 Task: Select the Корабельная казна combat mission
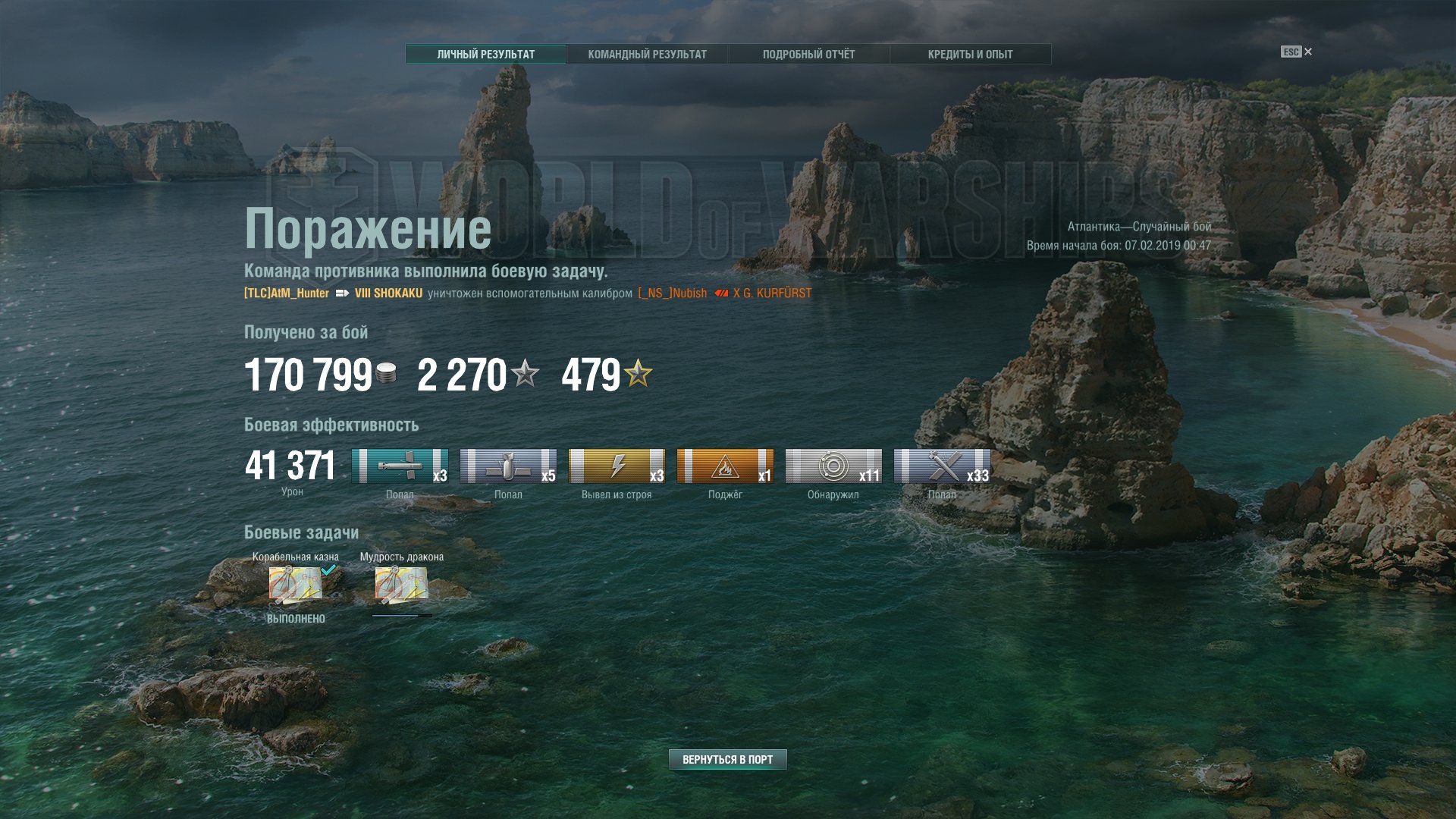click(x=296, y=585)
